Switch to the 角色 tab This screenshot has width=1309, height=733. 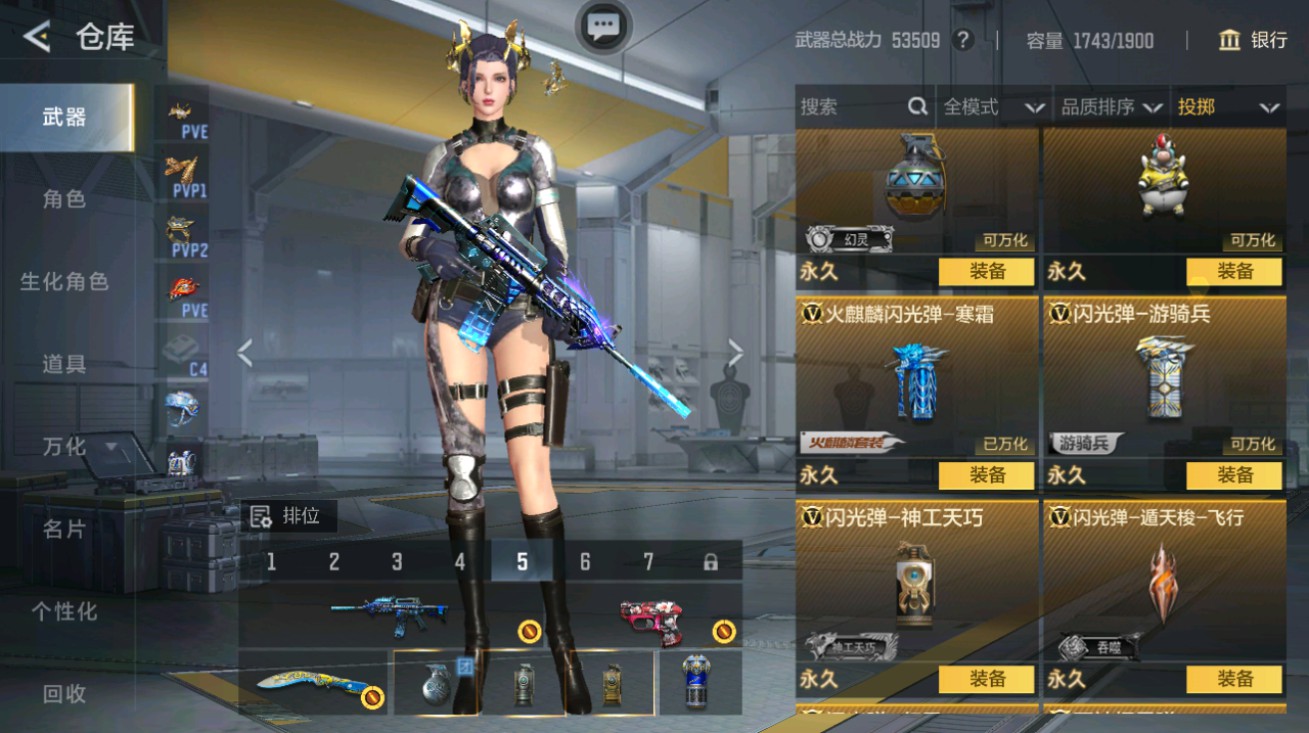[x=63, y=199]
